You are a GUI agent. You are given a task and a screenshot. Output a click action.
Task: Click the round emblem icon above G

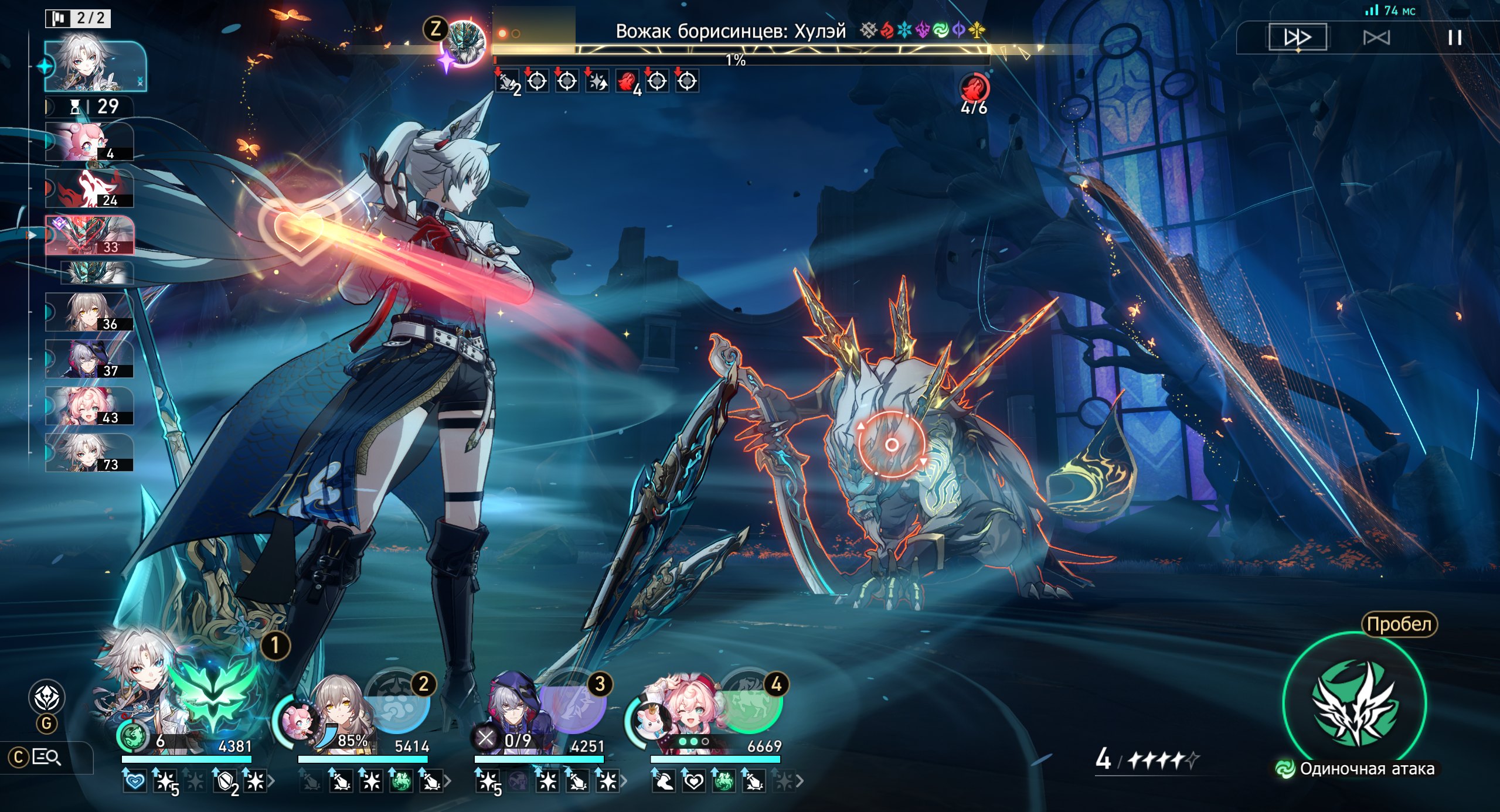pyautogui.click(x=47, y=697)
